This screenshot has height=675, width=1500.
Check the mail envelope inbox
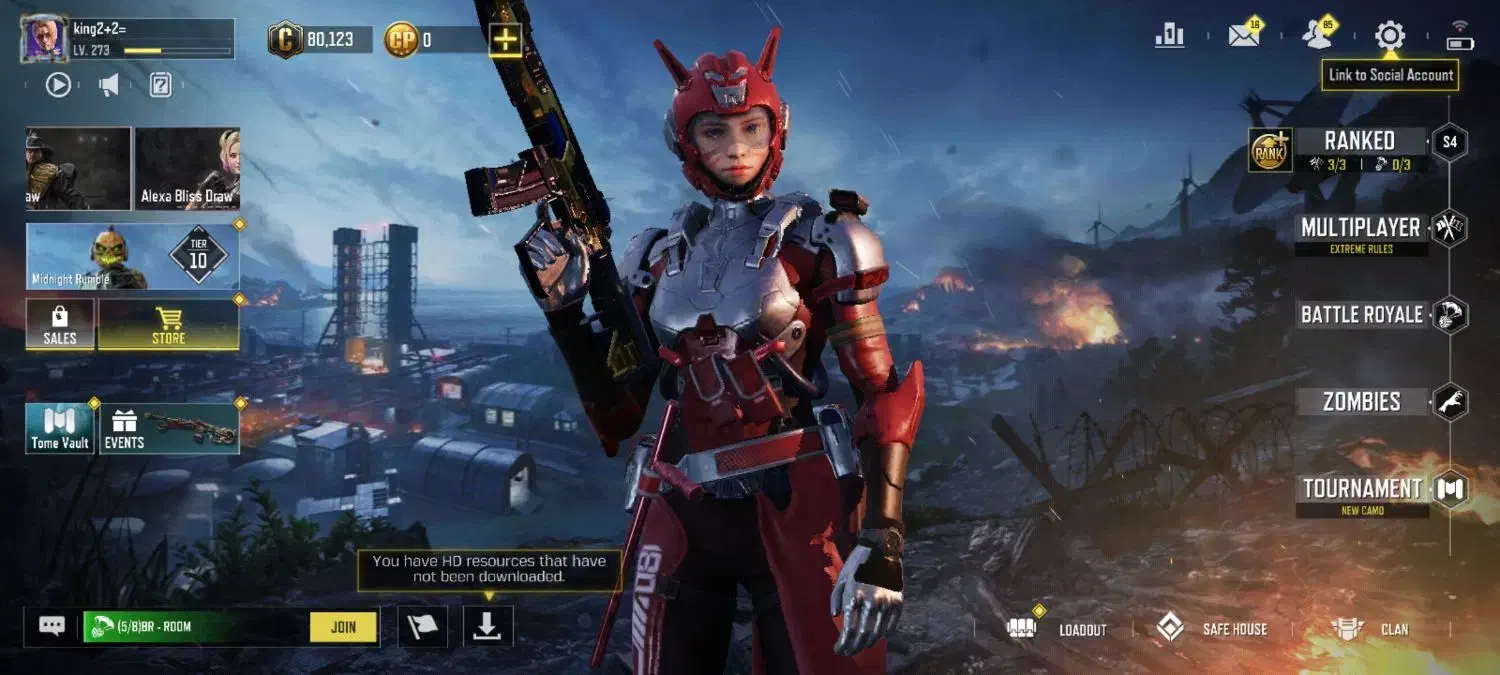1244,36
